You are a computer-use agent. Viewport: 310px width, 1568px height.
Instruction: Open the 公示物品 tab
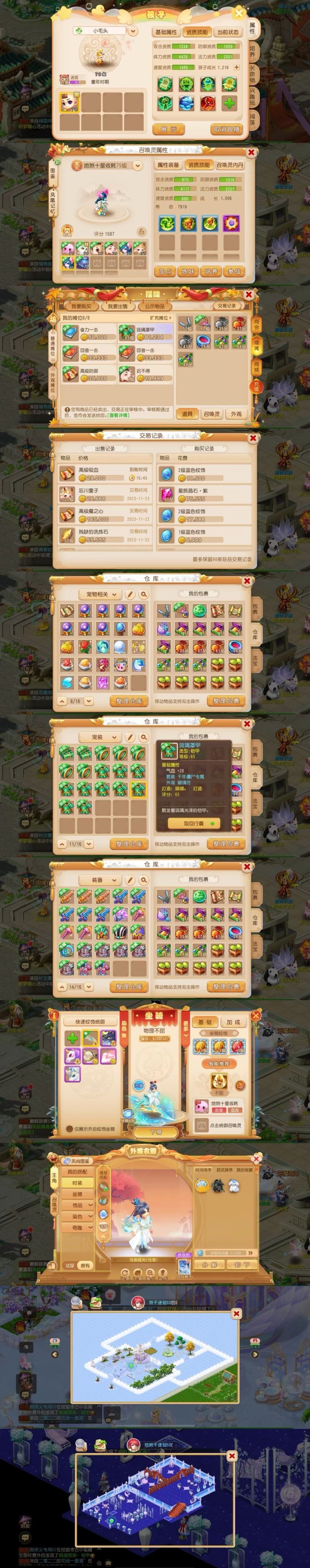(x=155, y=306)
